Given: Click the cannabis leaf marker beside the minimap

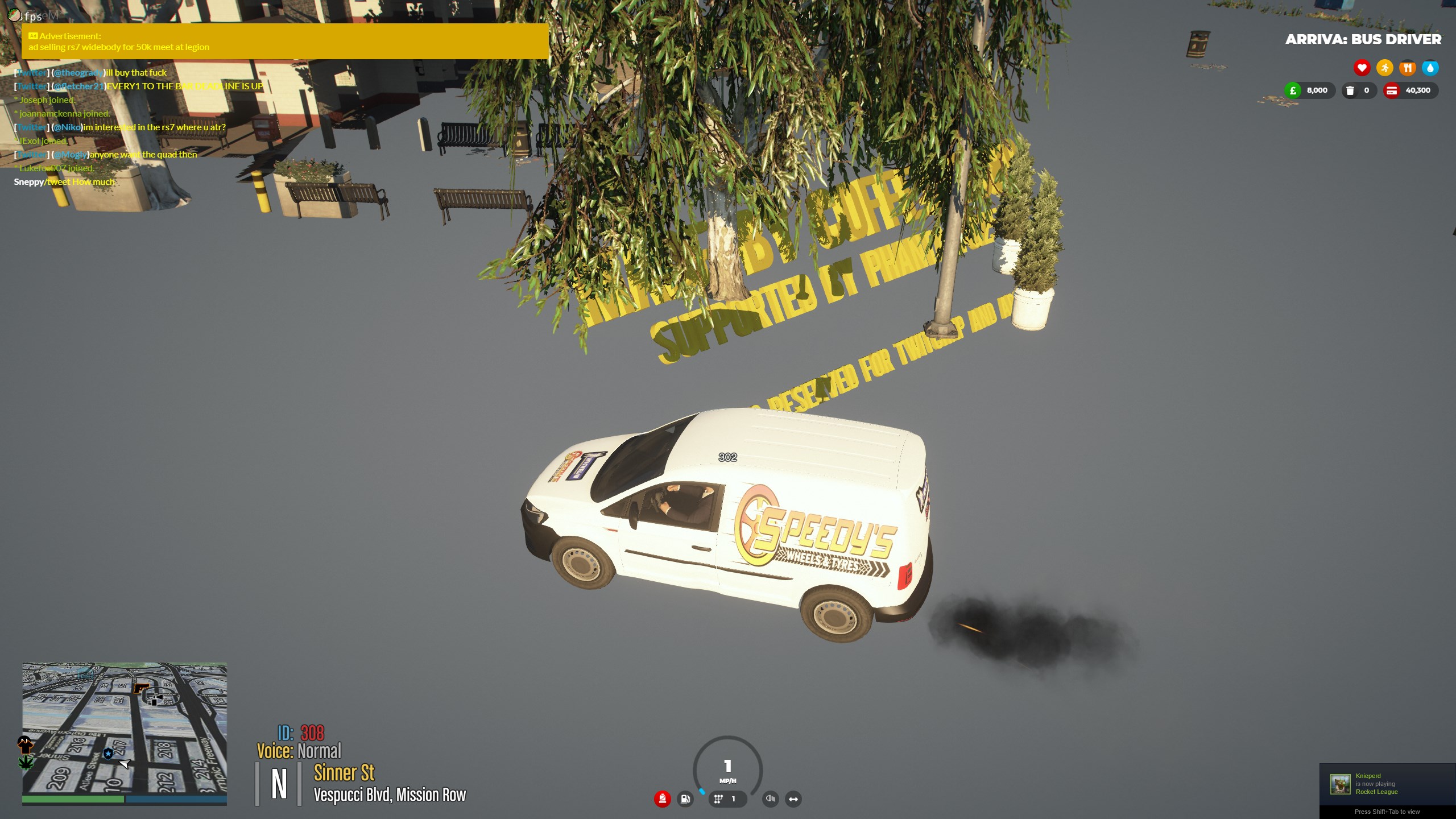Looking at the screenshot, I should click(x=26, y=762).
